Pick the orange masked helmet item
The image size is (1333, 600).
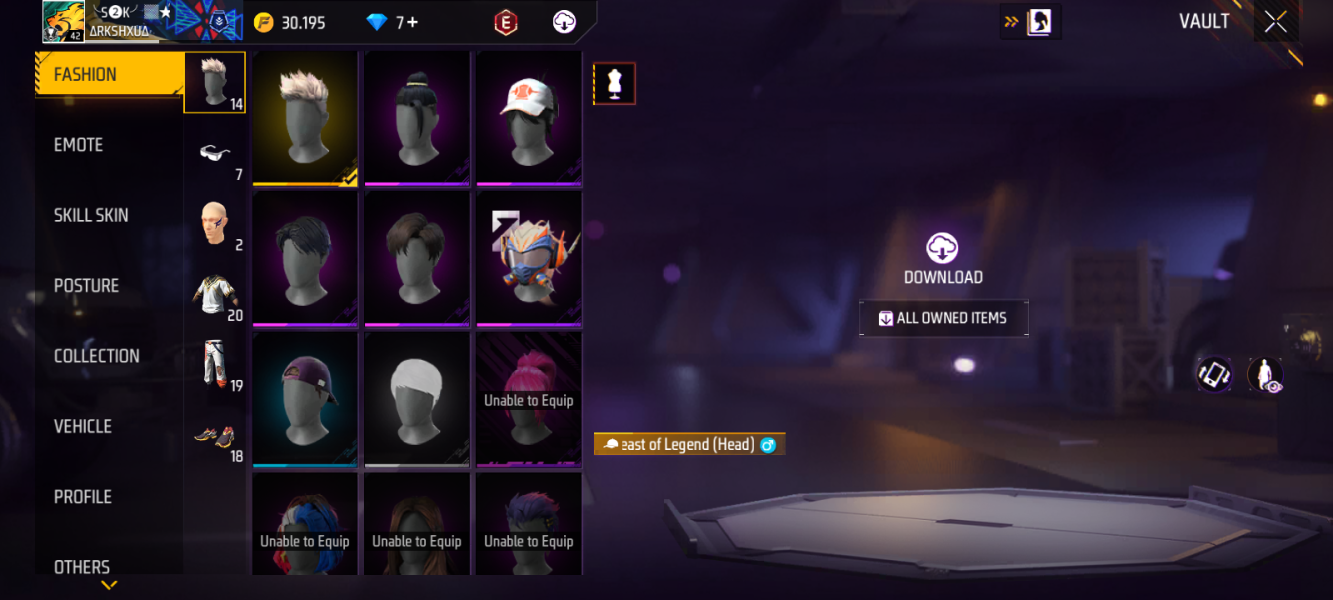click(529, 258)
